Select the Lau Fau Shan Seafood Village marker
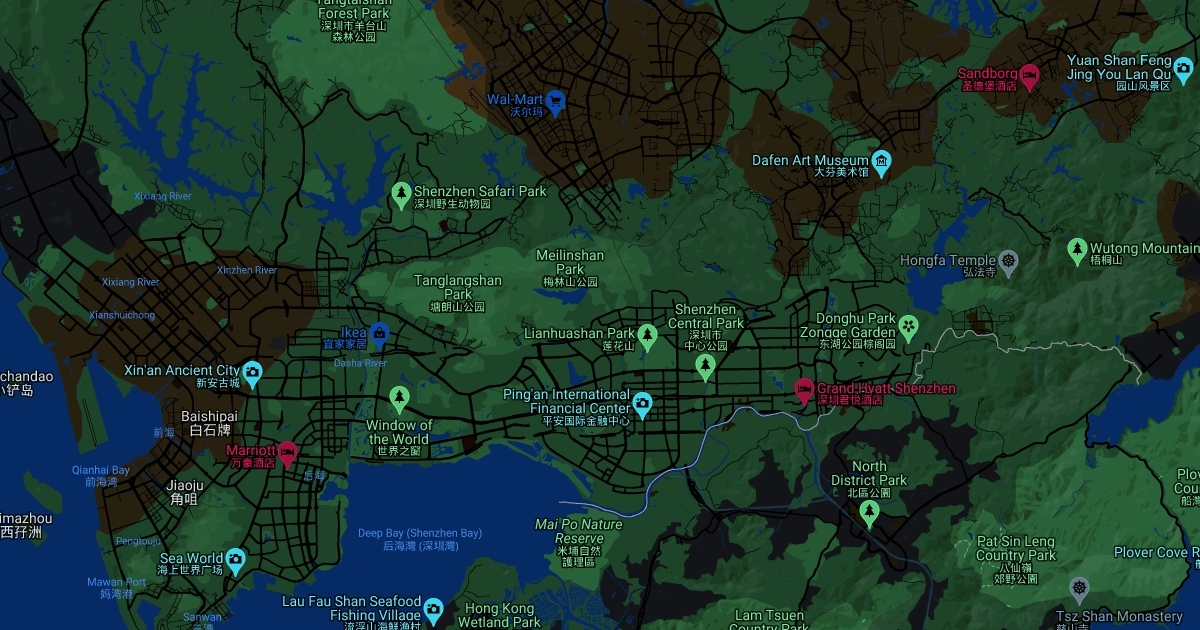The width and height of the screenshot is (1200, 630). coord(433,607)
